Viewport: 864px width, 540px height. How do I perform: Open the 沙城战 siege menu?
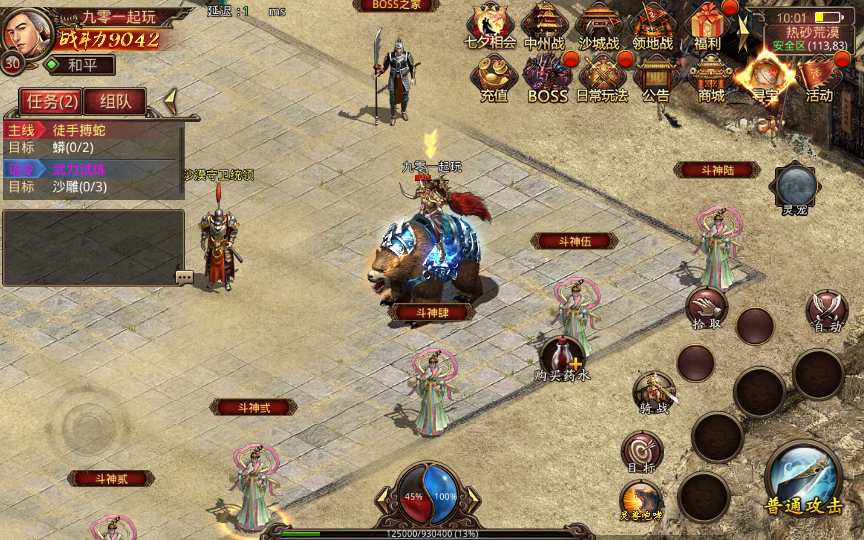point(599,24)
